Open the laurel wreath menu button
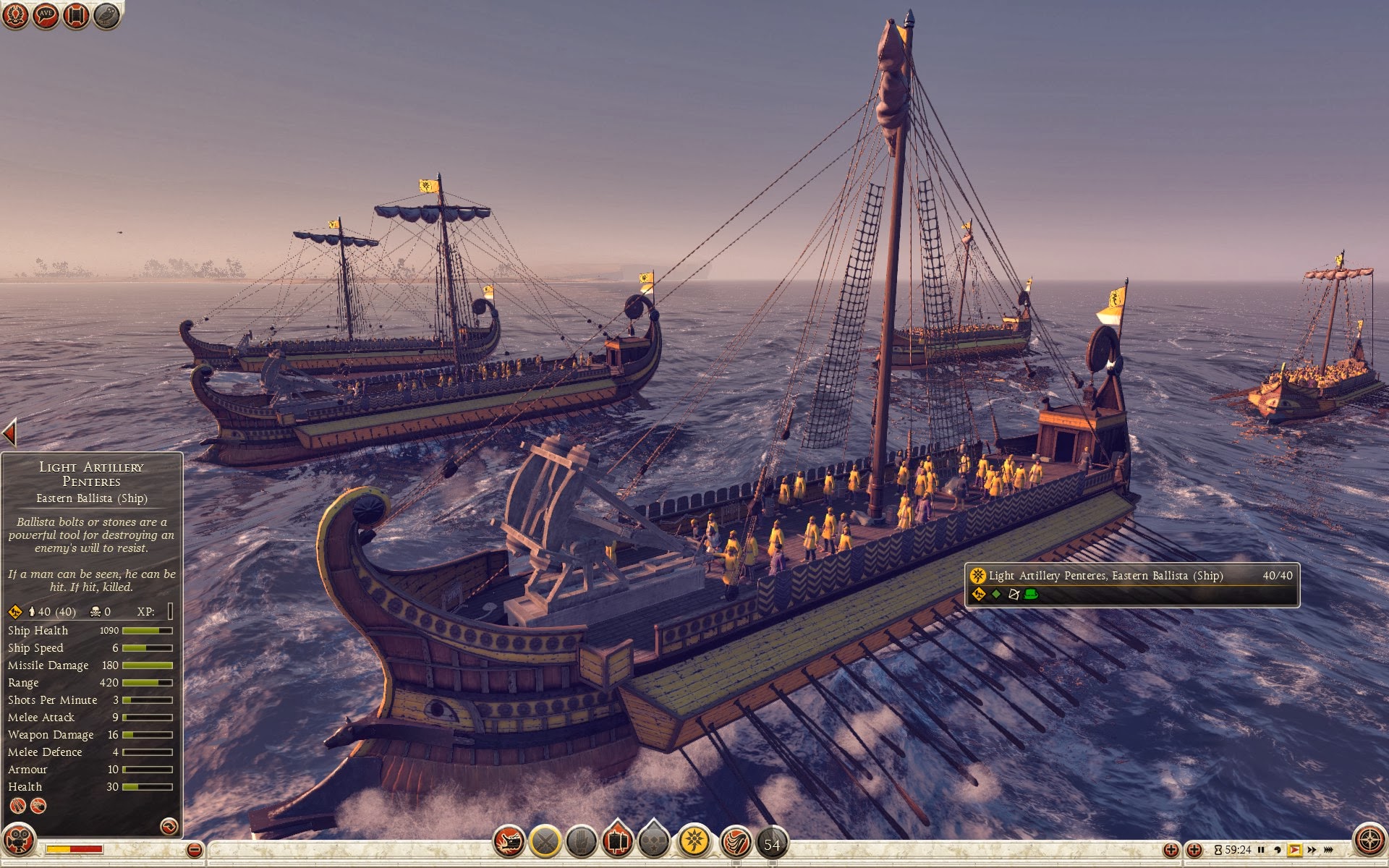The height and width of the screenshot is (868, 1389). (15, 15)
